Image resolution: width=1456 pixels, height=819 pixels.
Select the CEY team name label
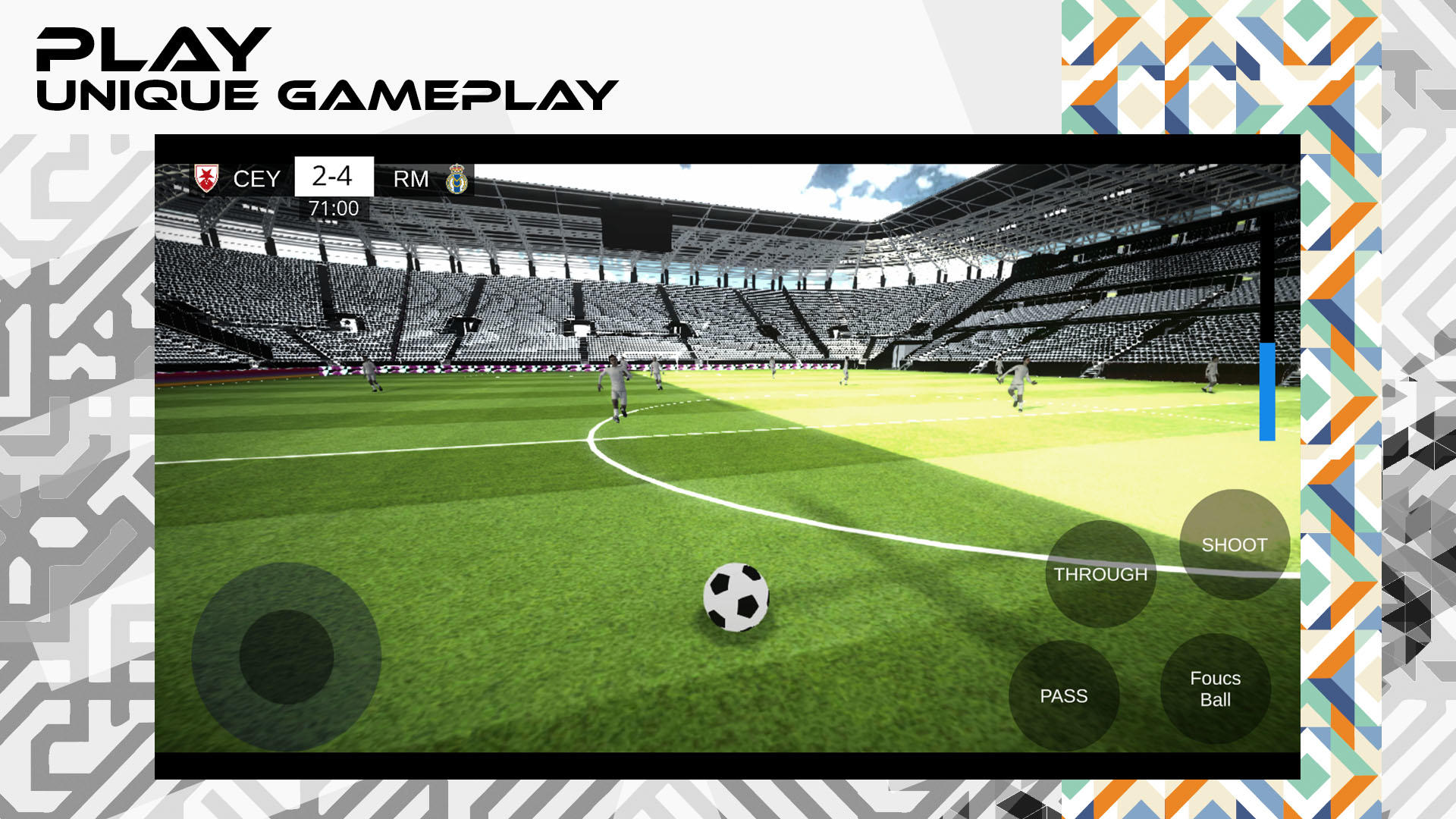coord(258,177)
